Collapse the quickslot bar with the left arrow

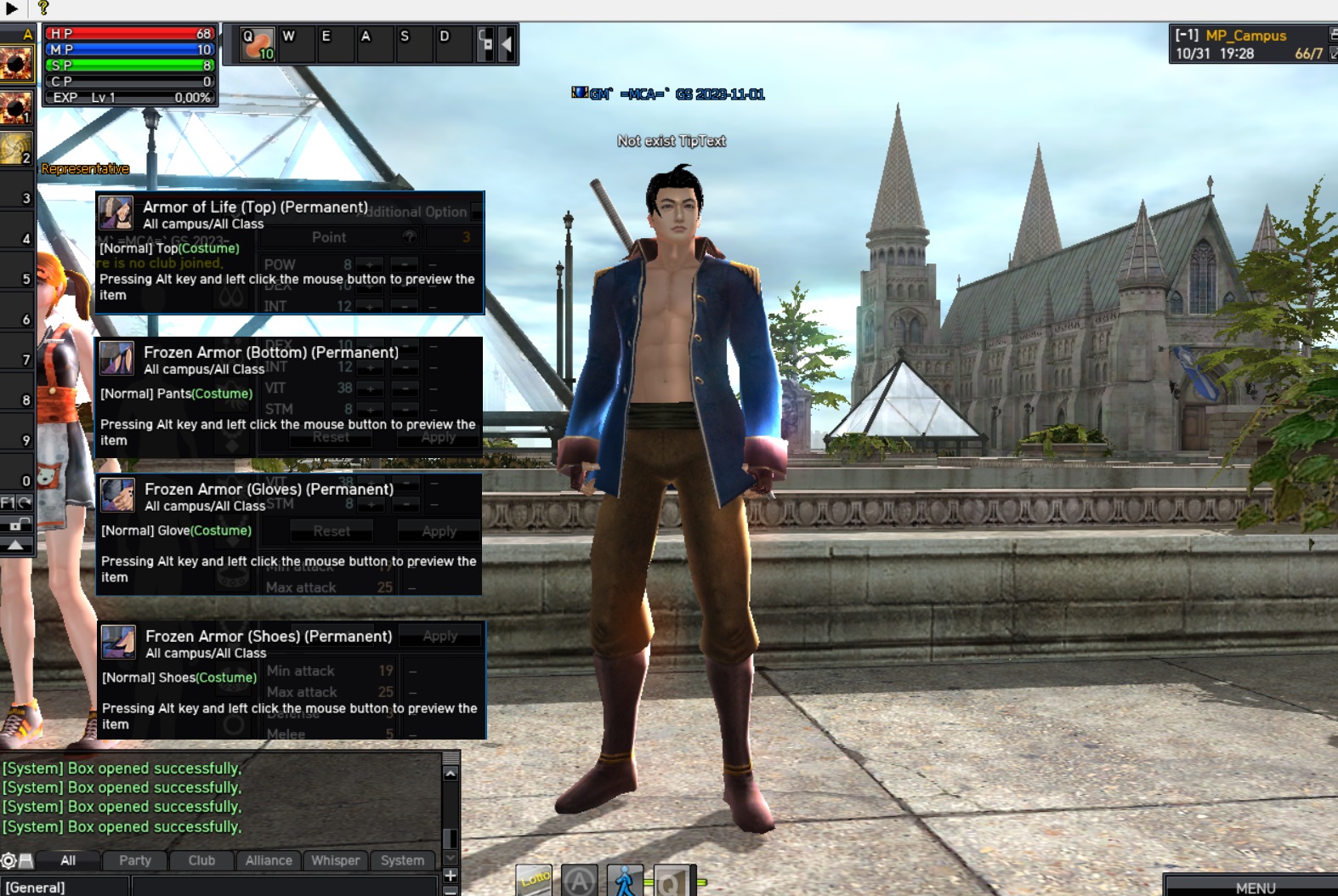[x=507, y=44]
